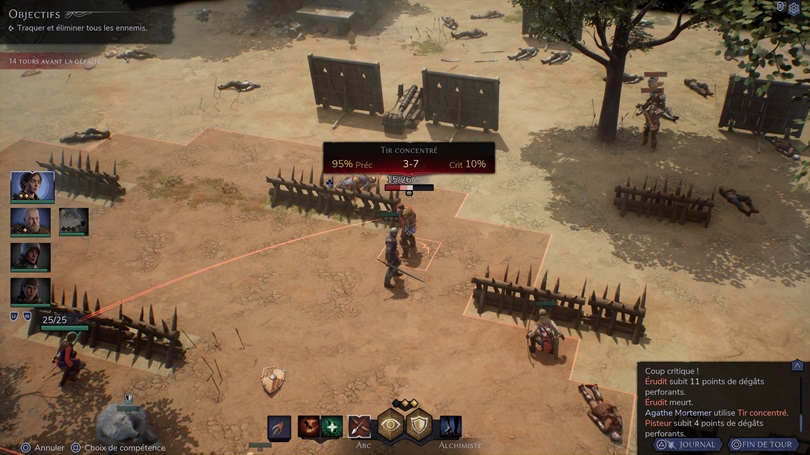Select the bald bearded man's portrait
810x455 pixels.
point(31,221)
